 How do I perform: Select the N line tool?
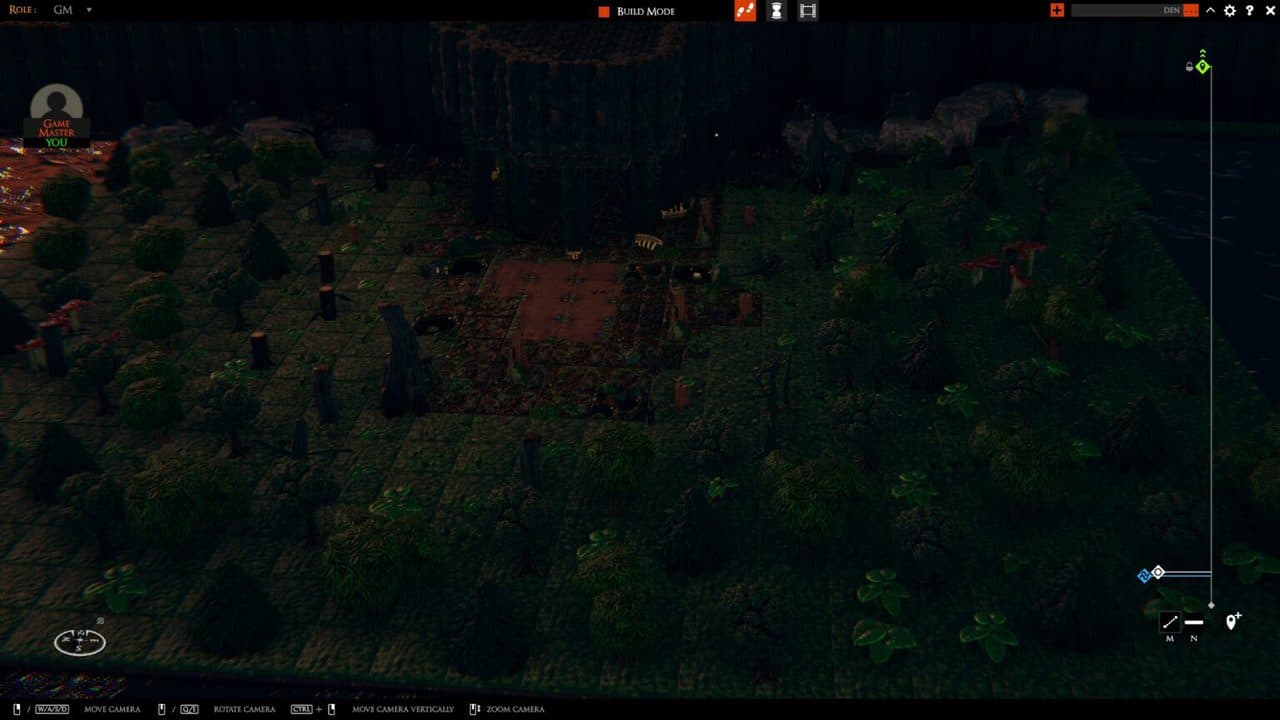(x=1193, y=621)
